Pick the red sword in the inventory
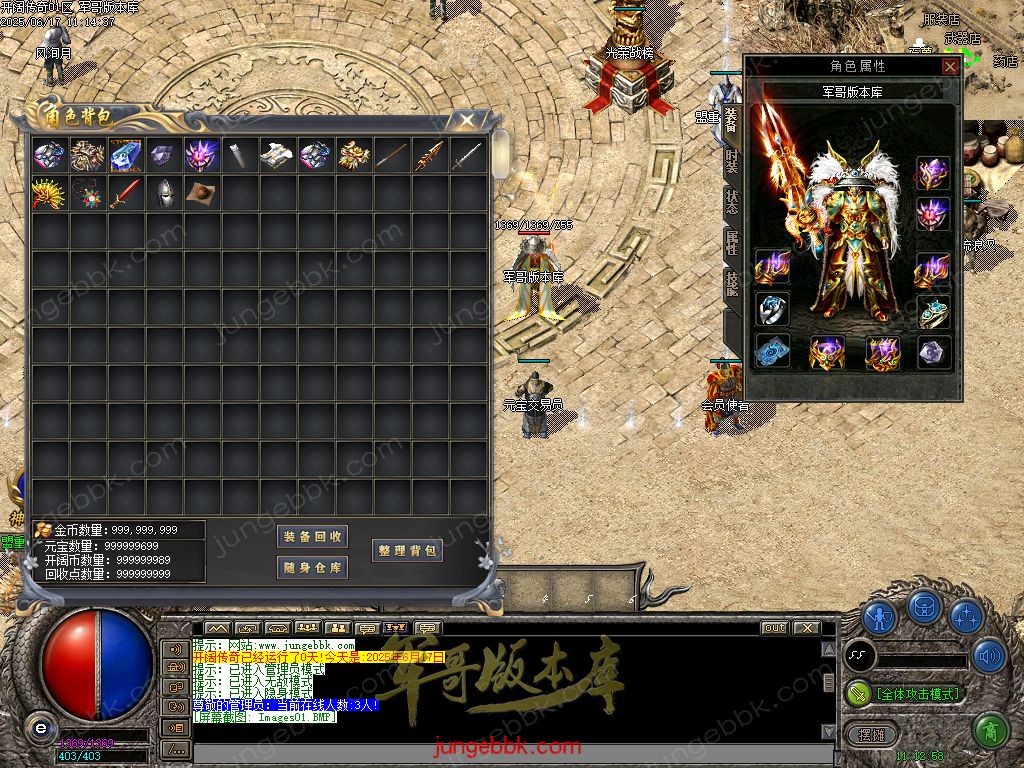This screenshot has height=768, width=1024. tap(125, 193)
